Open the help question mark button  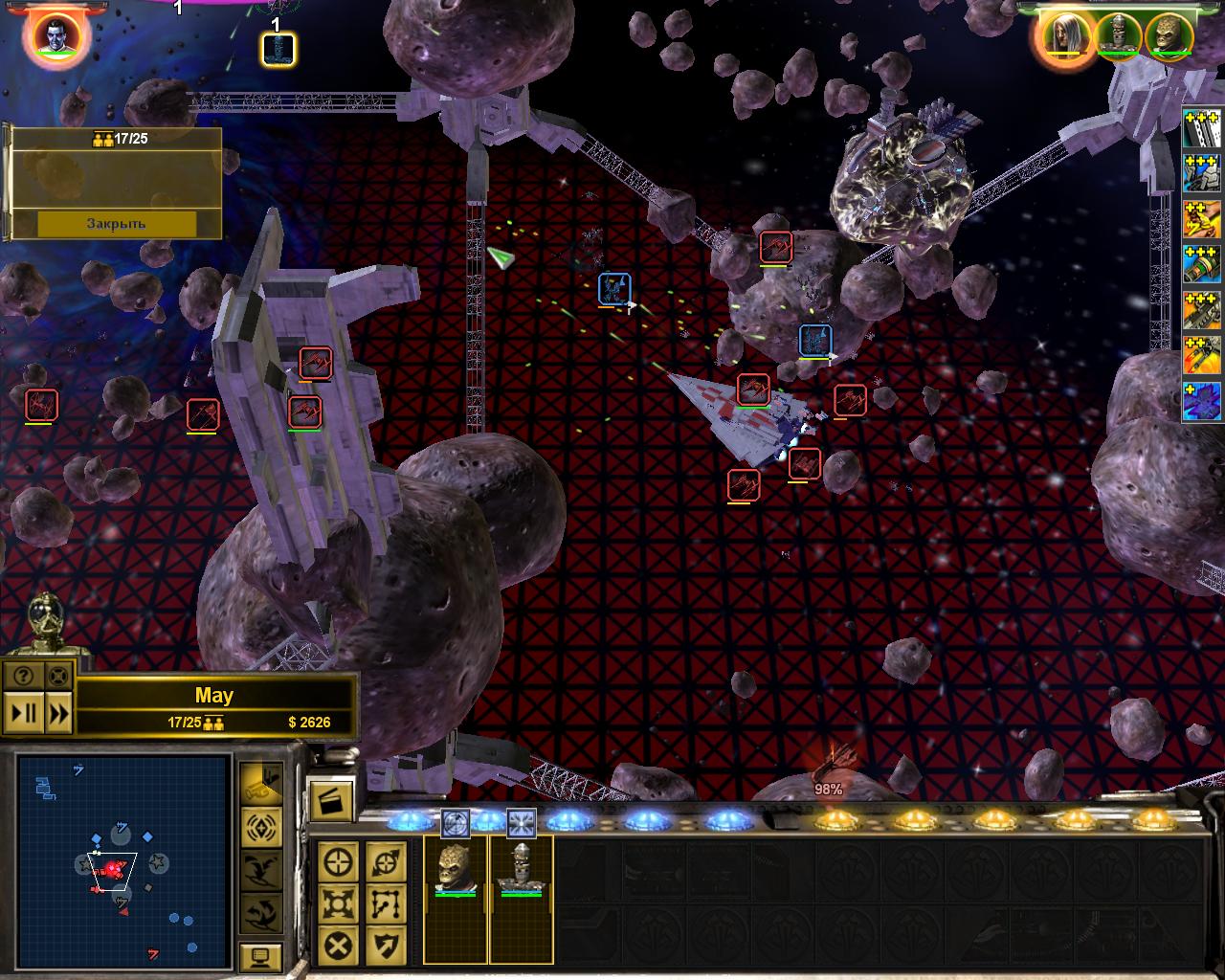point(24,676)
